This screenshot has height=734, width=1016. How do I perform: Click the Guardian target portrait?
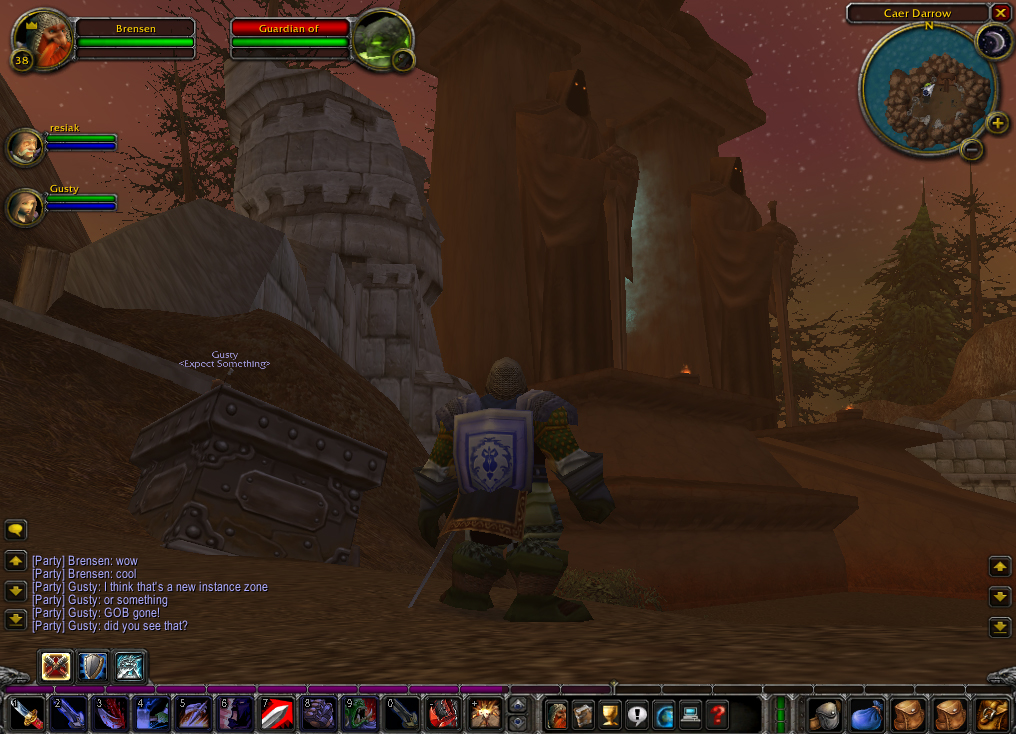click(x=381, y=39)
